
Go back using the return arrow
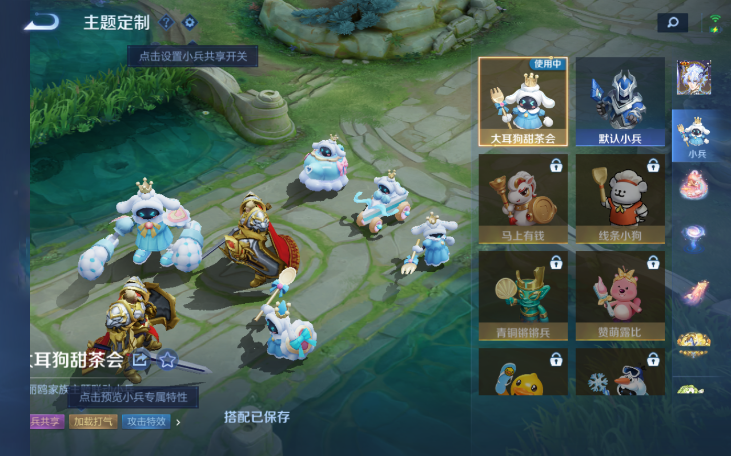44,21
